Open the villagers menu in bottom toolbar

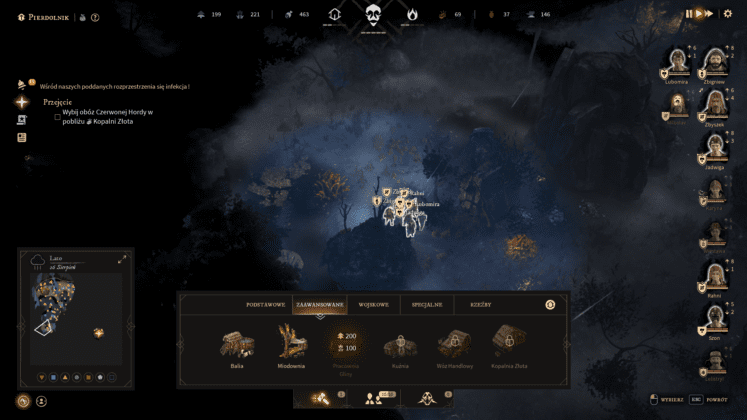pos(374,398)
